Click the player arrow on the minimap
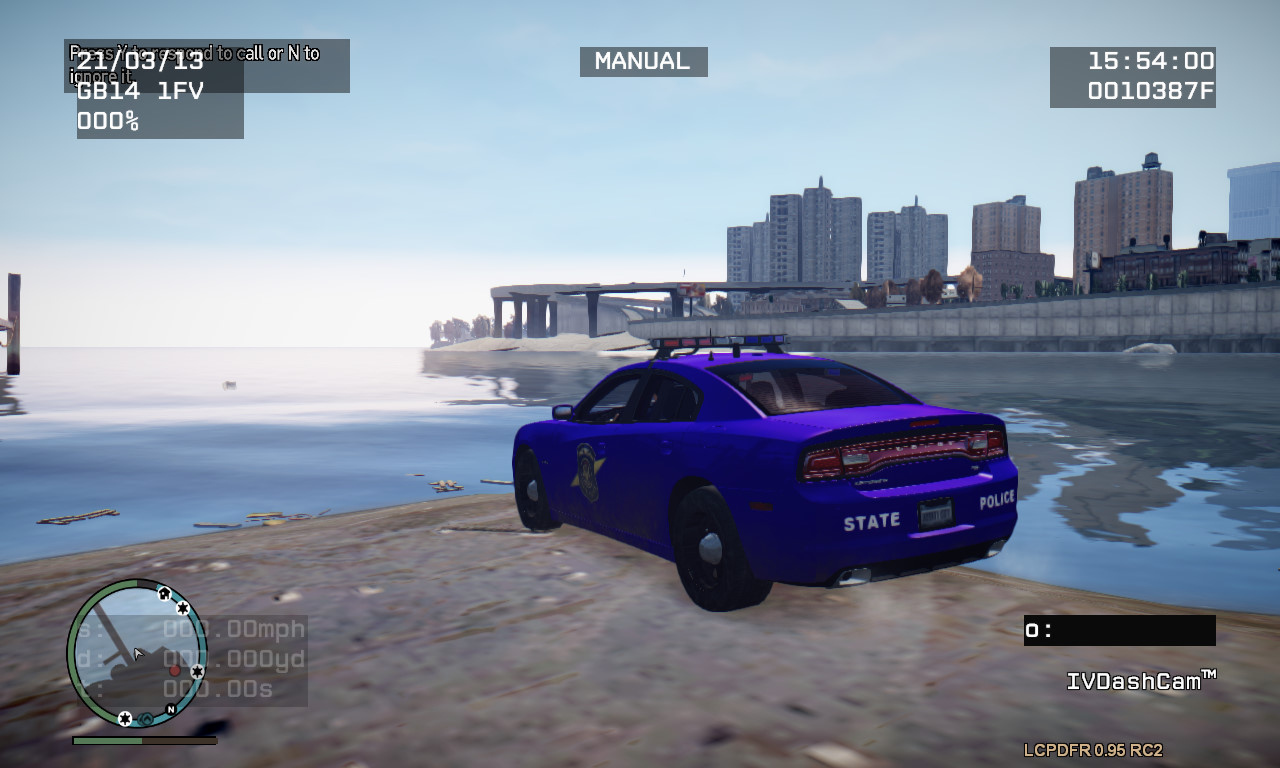Viewport: 1280px width, 768px height. (x=138, y=654)
